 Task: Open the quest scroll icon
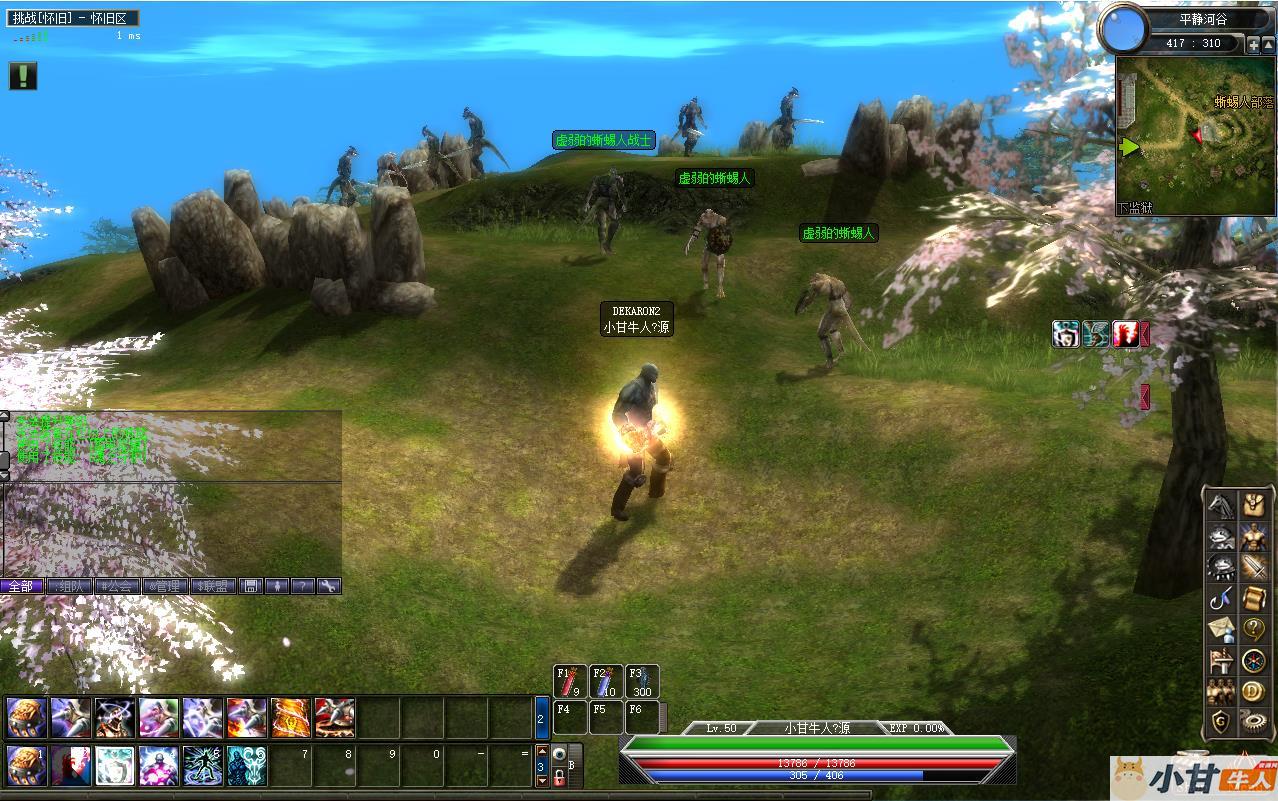(1254, 598)
